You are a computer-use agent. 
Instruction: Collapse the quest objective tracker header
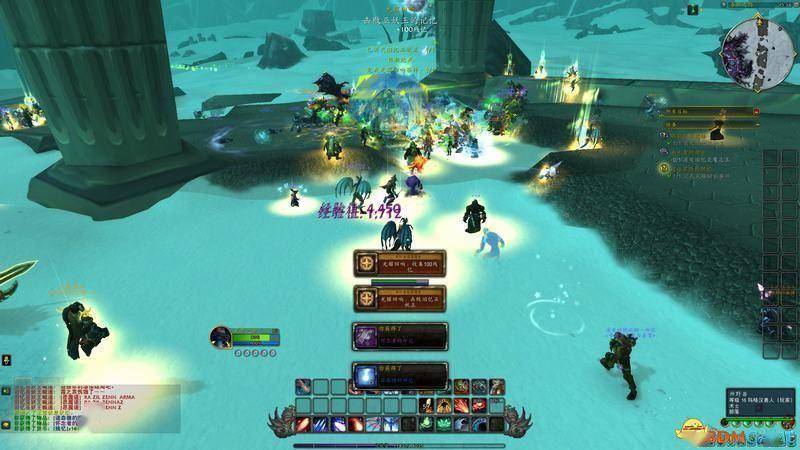pyautogui.click(x=756, y=112)
